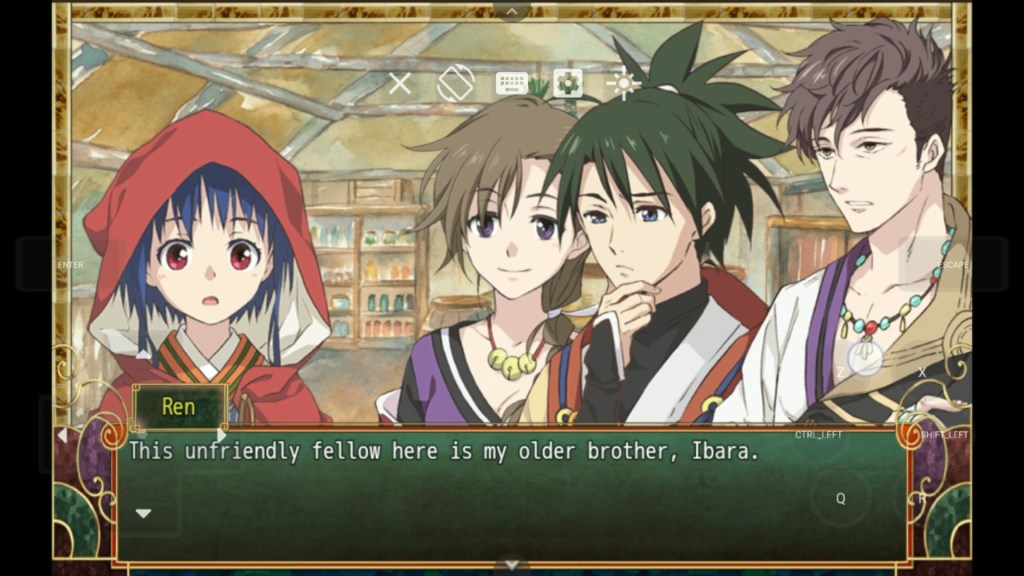Screen dimensions: 1024x576
Task: Close the emulator overlay with the X icon
Action: click(400, 84)
